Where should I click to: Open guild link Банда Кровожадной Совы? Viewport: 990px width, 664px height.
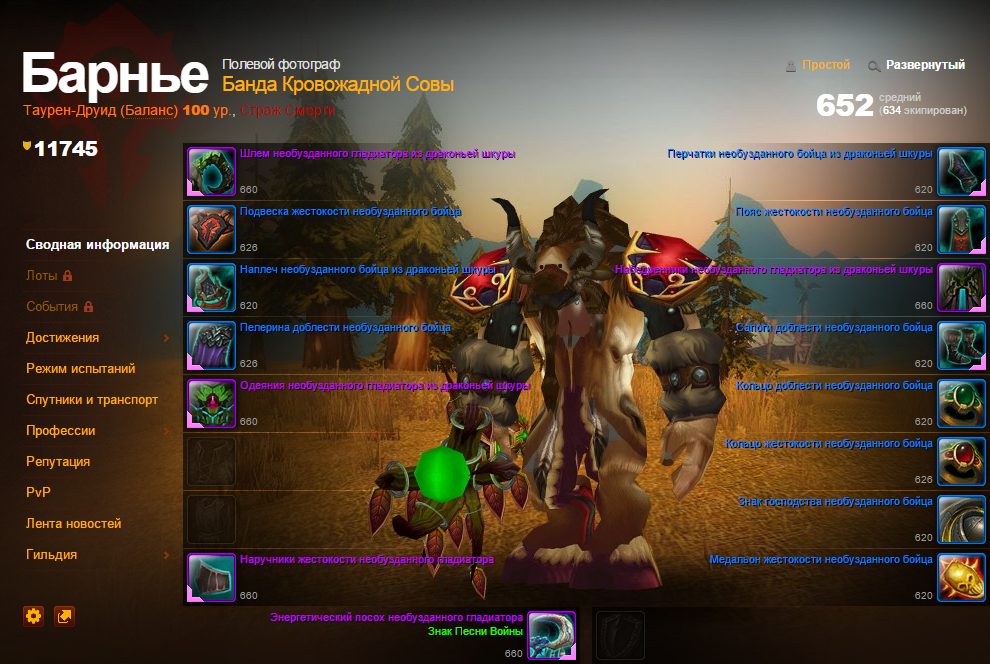tap(338, 85)
